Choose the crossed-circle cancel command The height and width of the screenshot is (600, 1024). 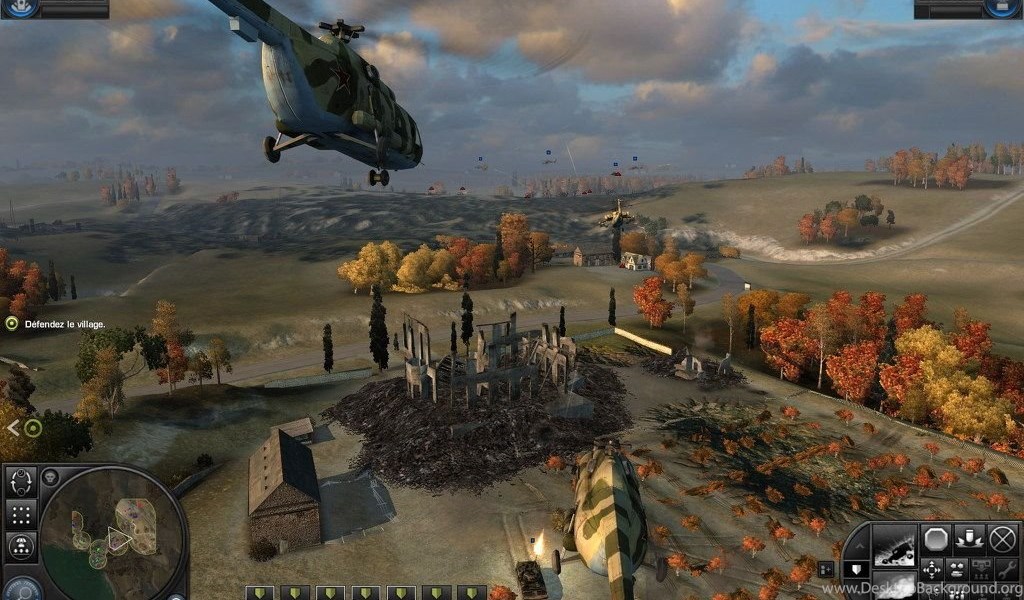click(1002, 540)
